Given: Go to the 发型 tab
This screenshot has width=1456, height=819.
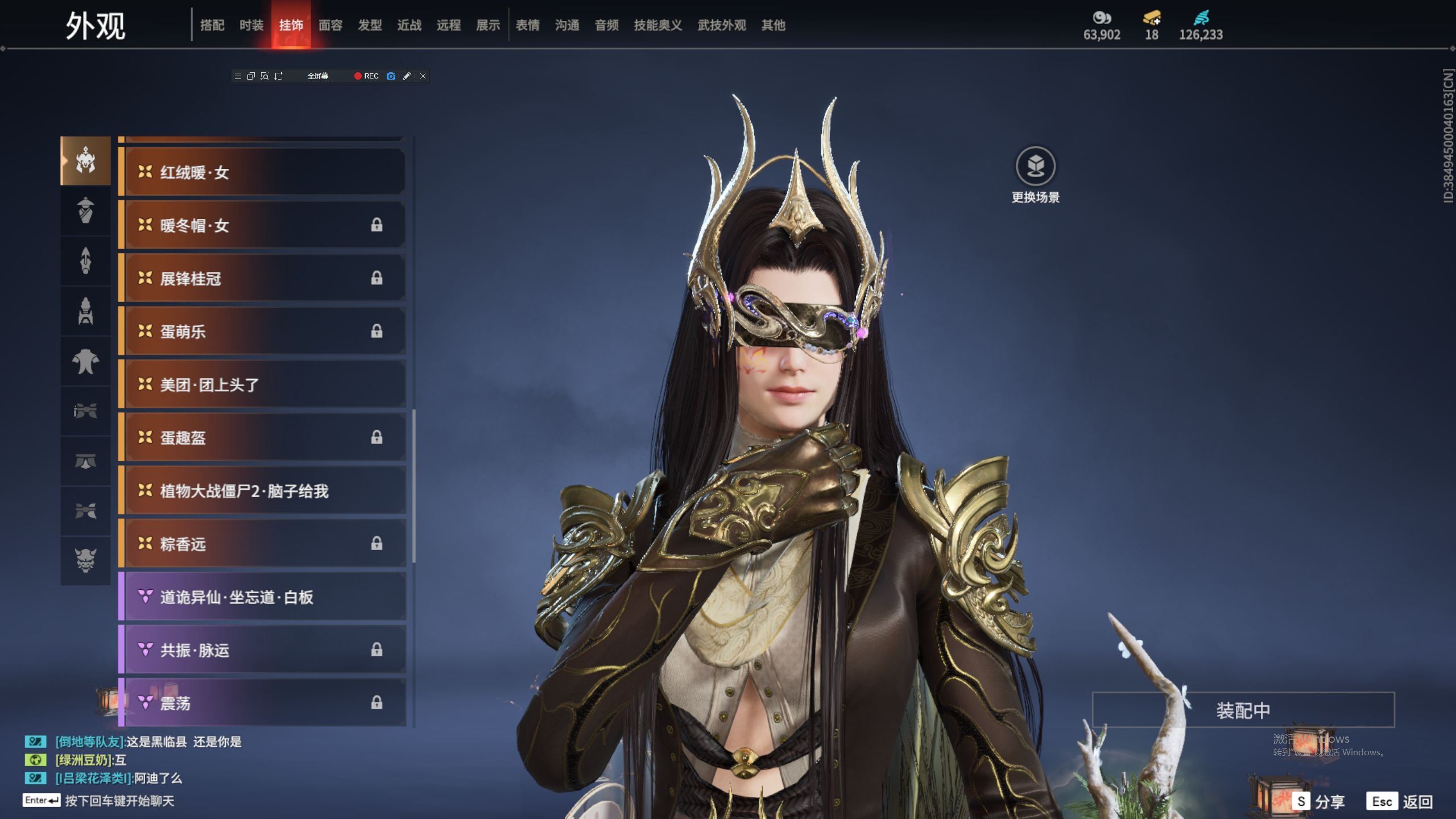Looking at the screenshot, I should click(370, 25).
